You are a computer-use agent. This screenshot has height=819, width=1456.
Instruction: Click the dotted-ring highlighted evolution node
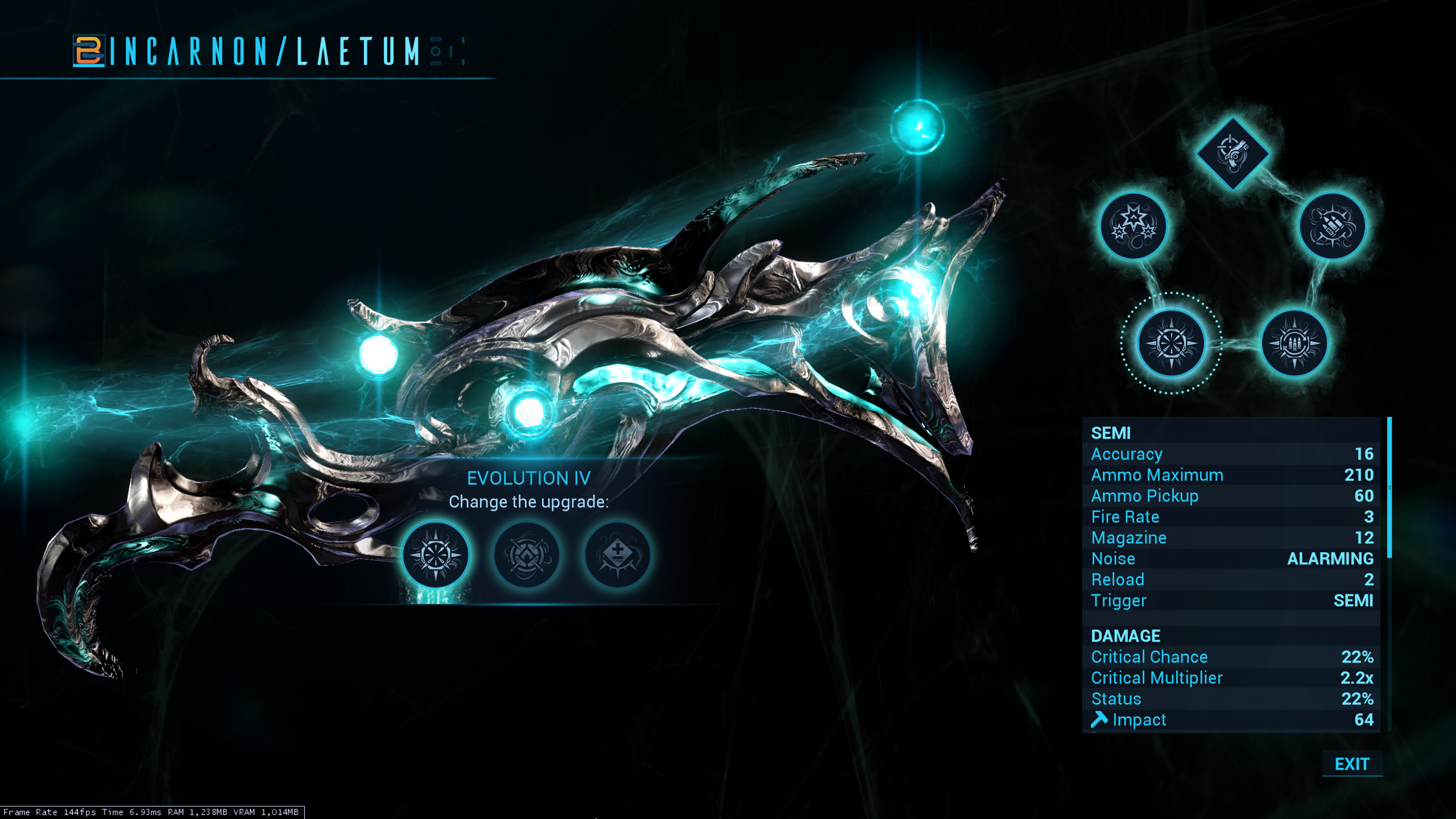(1171, 344)
